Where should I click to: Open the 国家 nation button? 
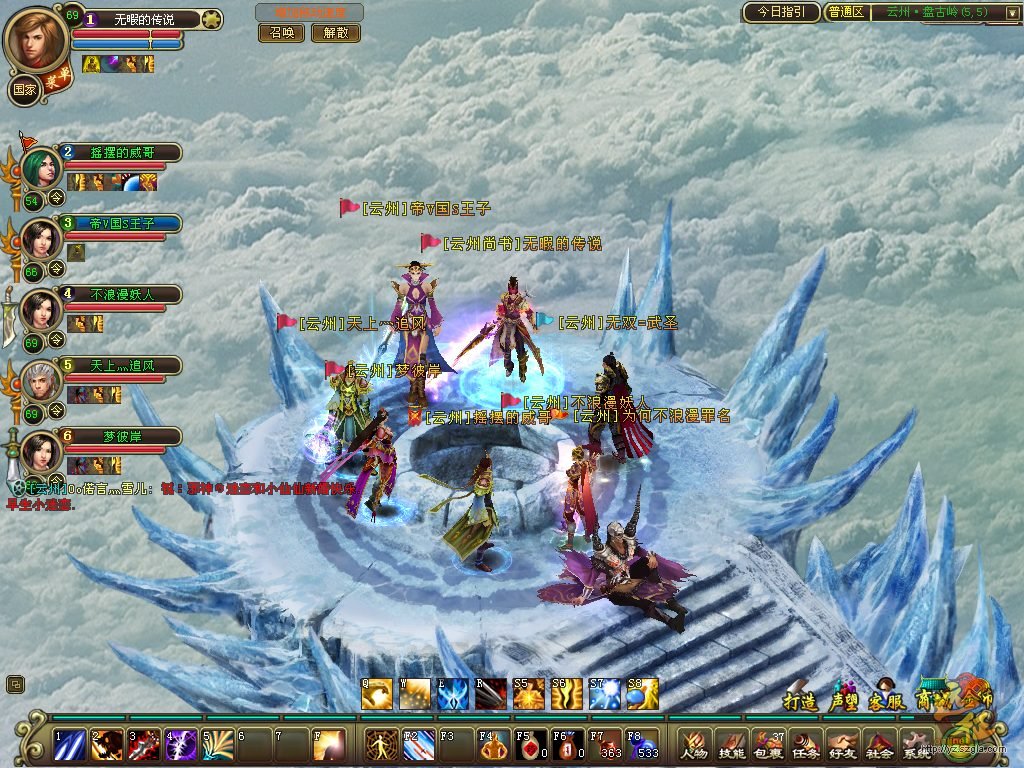click(25, 88)
